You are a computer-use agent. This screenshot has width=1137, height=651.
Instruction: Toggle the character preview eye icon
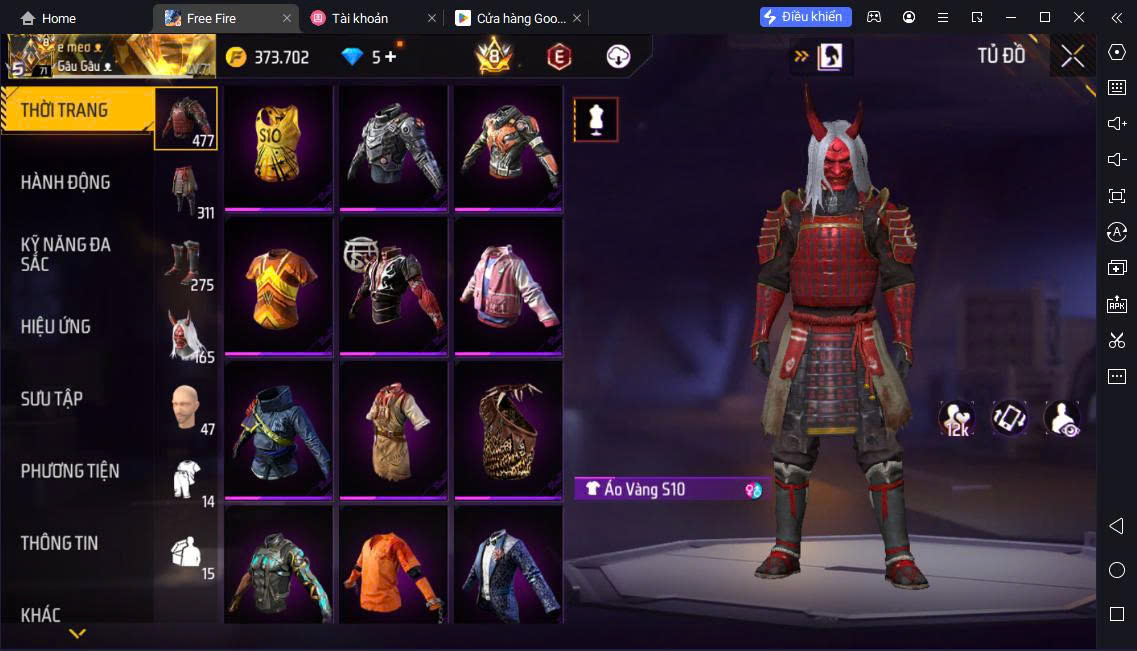point(1062,418)
